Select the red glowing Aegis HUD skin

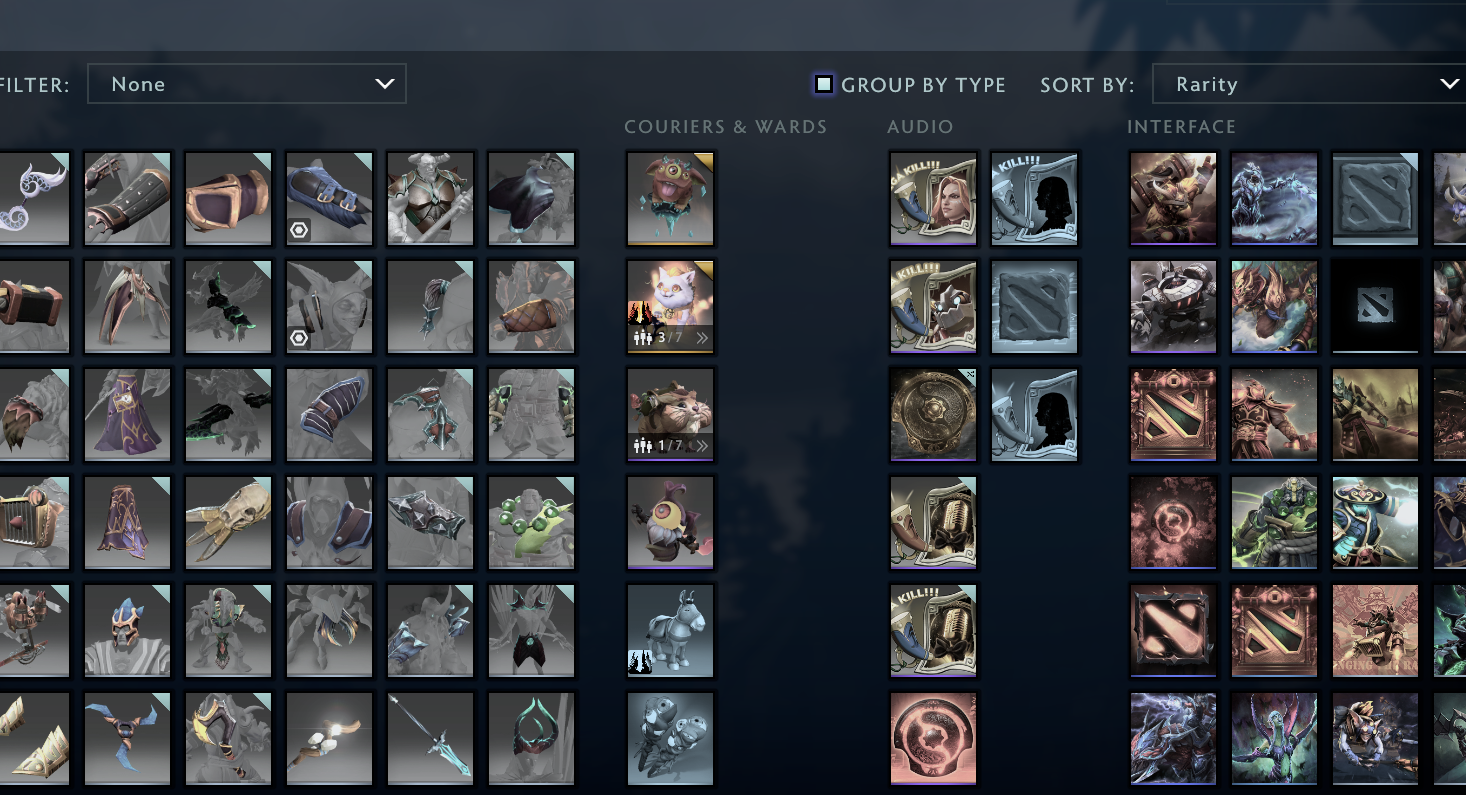(1173, 523)
